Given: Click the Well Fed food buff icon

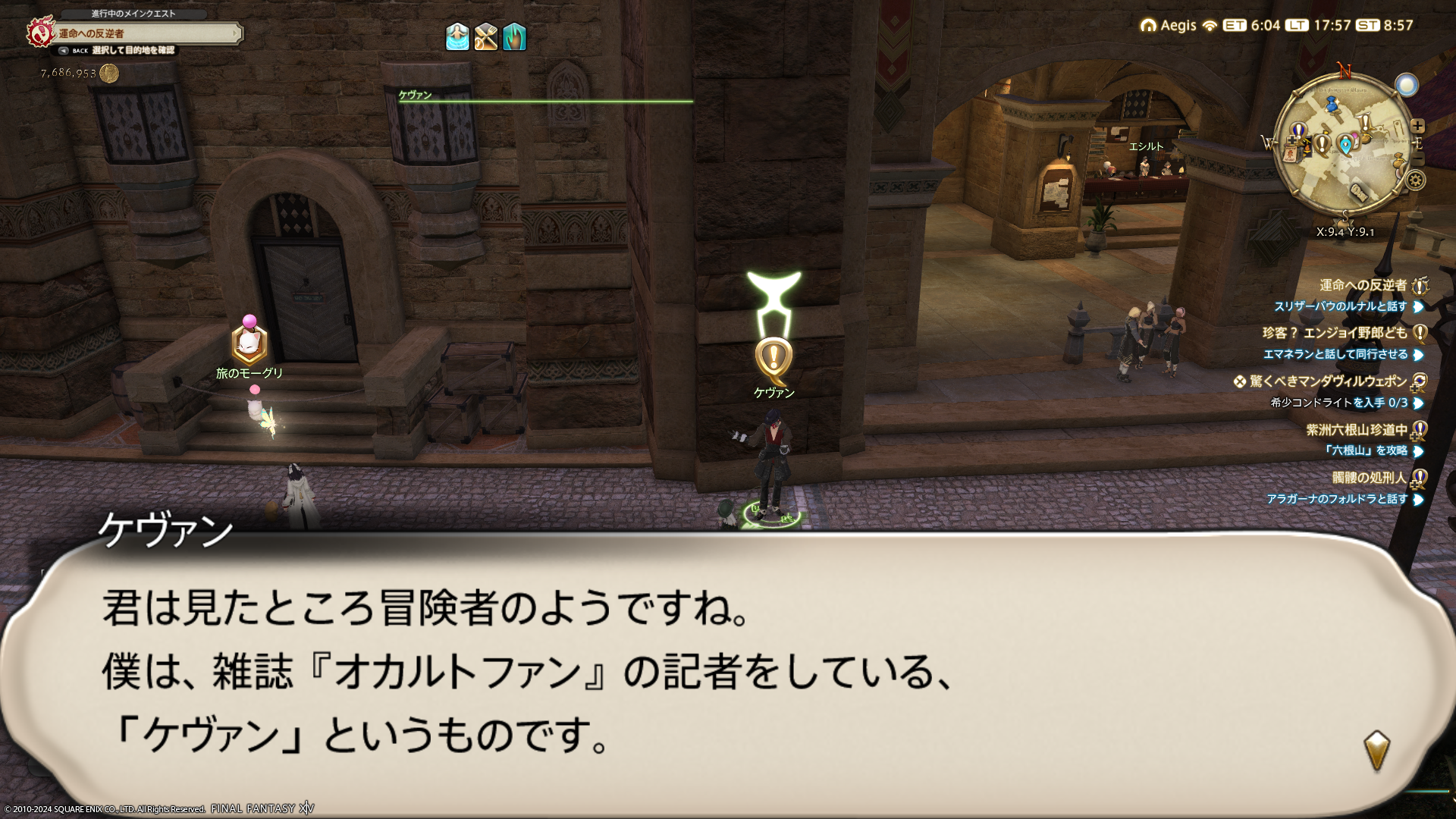Looking at the screenshot, I should click(486, 36).
